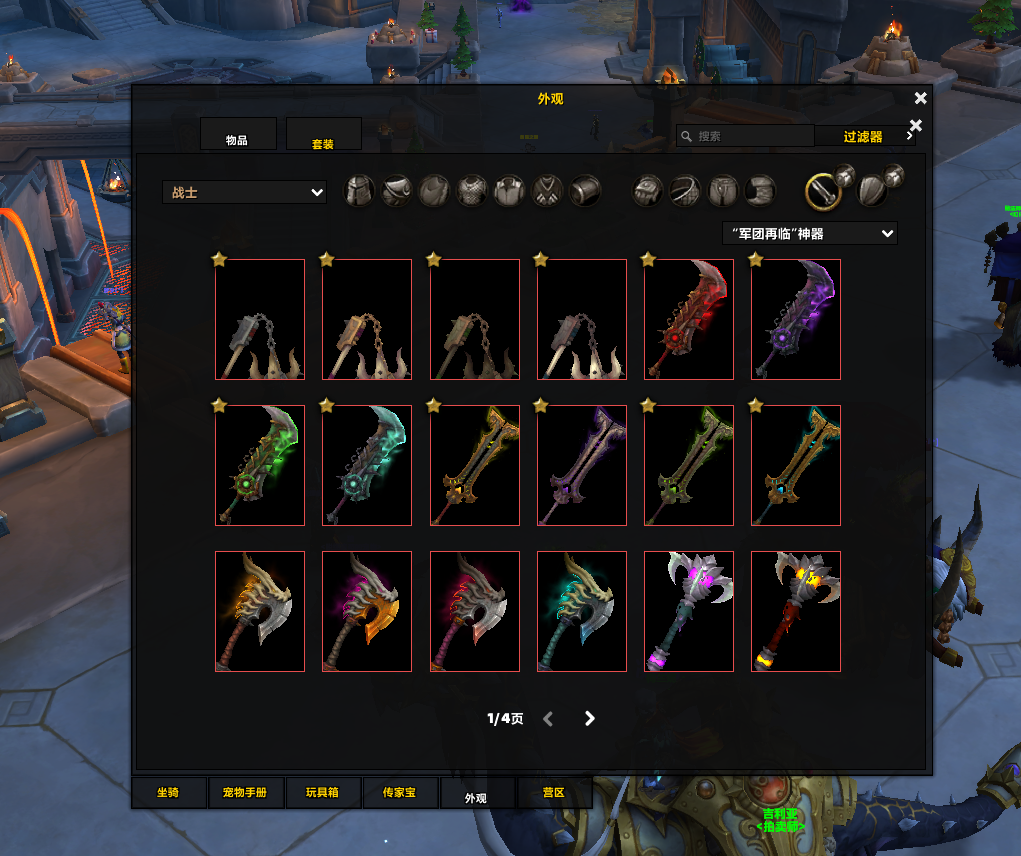Open the "军团再临"神器 weapon category dropdown
The height and width of the screenshot is (856, 1021).
(809, 233)
